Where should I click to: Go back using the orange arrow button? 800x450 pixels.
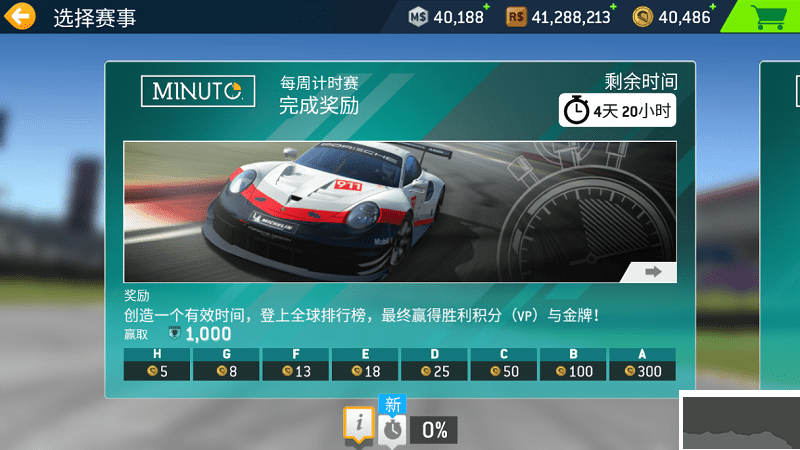tap(20, 16)
